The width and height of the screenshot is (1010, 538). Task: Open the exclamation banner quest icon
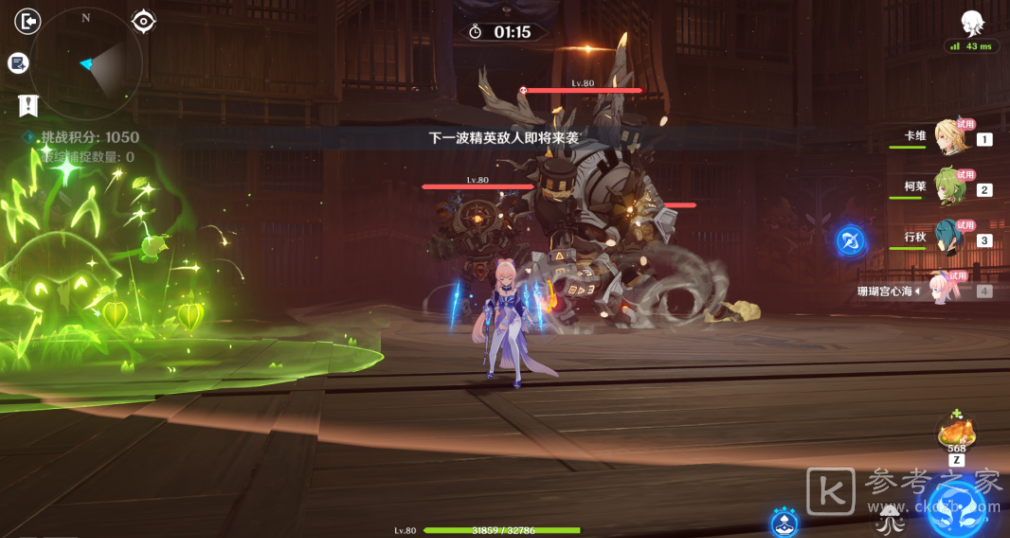(28, 104)
